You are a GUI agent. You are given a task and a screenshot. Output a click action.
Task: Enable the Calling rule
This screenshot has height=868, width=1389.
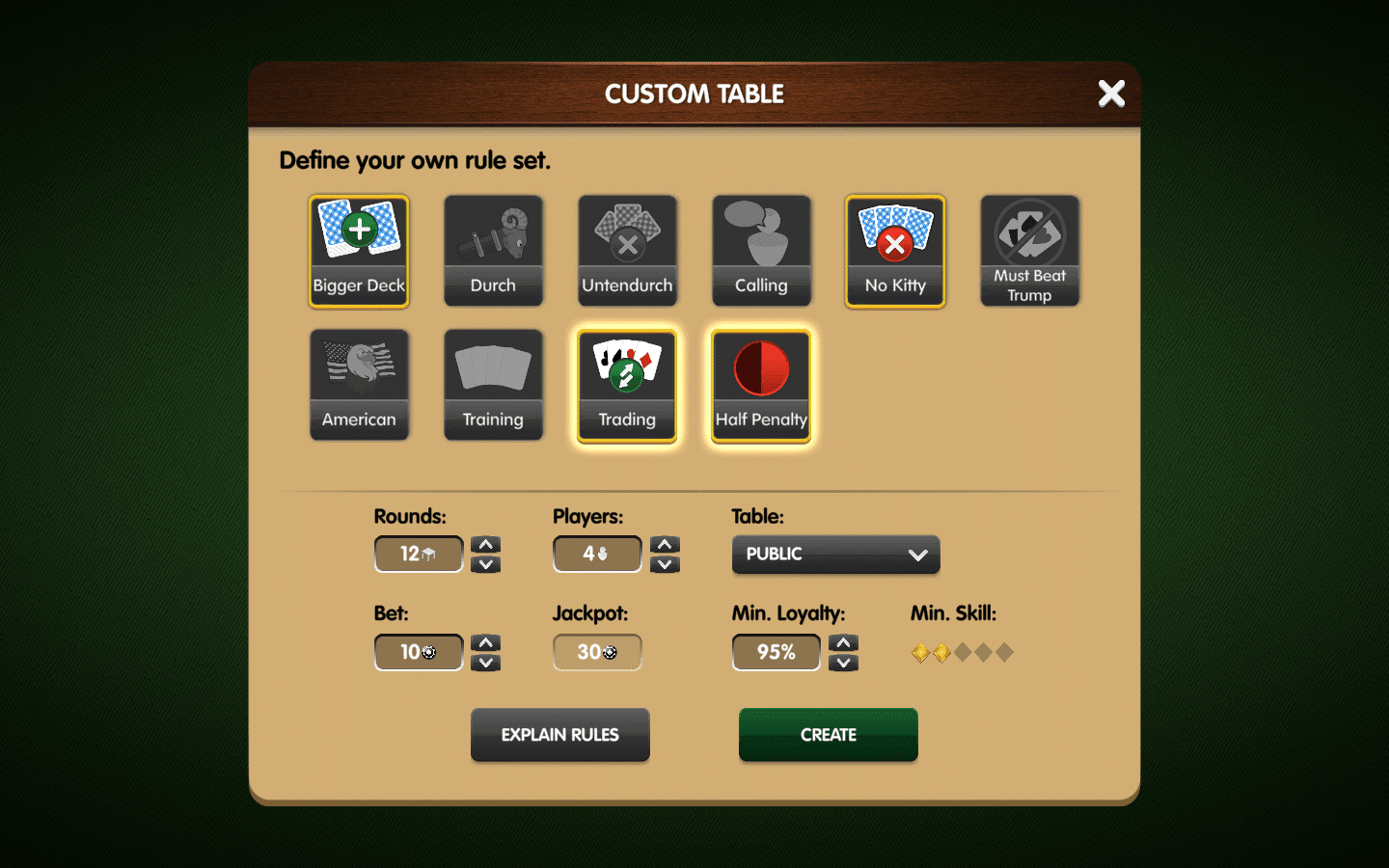(x=761, y=251)
